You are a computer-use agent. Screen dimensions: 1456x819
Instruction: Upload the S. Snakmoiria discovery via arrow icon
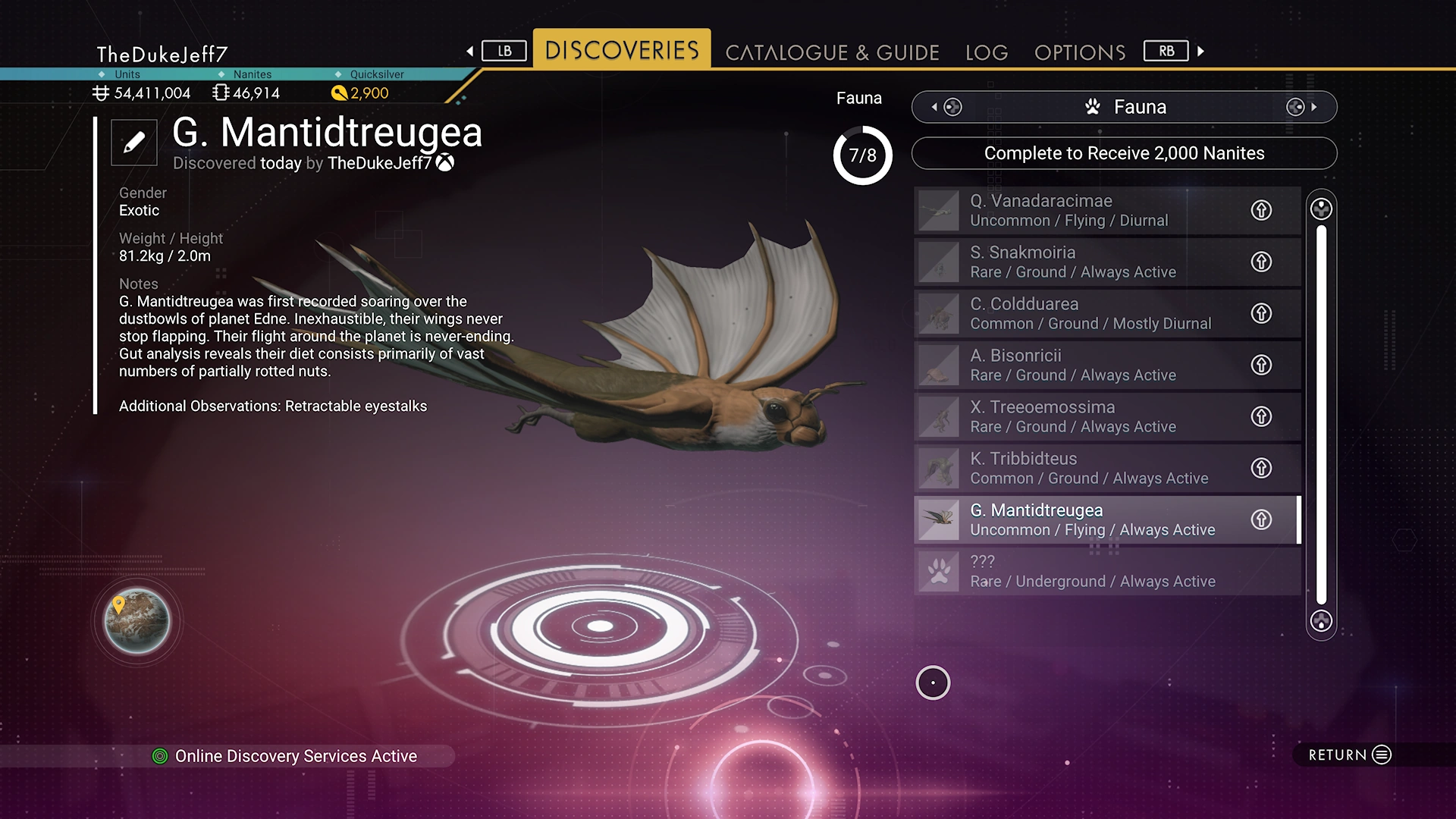[x=1261, y=262]
